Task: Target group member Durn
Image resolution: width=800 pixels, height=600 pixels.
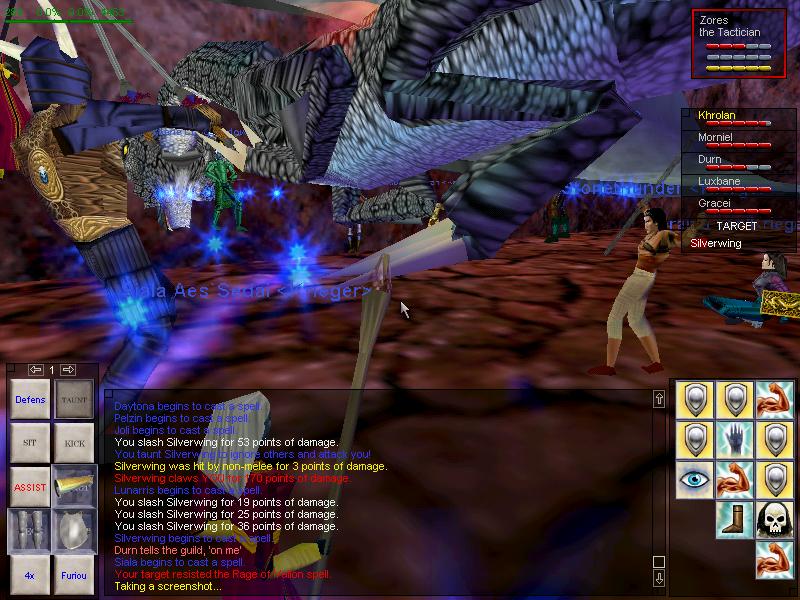Action: point(710,160)
